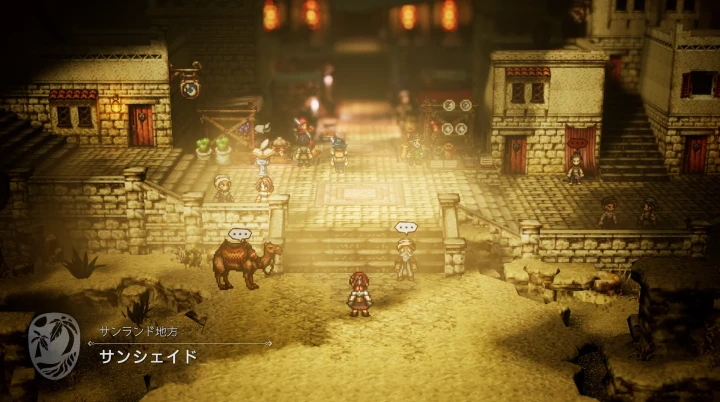The height and width of the screenshot is (402, 720).
Task: Select the speech bubble above the camel
Action: [239, 234]
